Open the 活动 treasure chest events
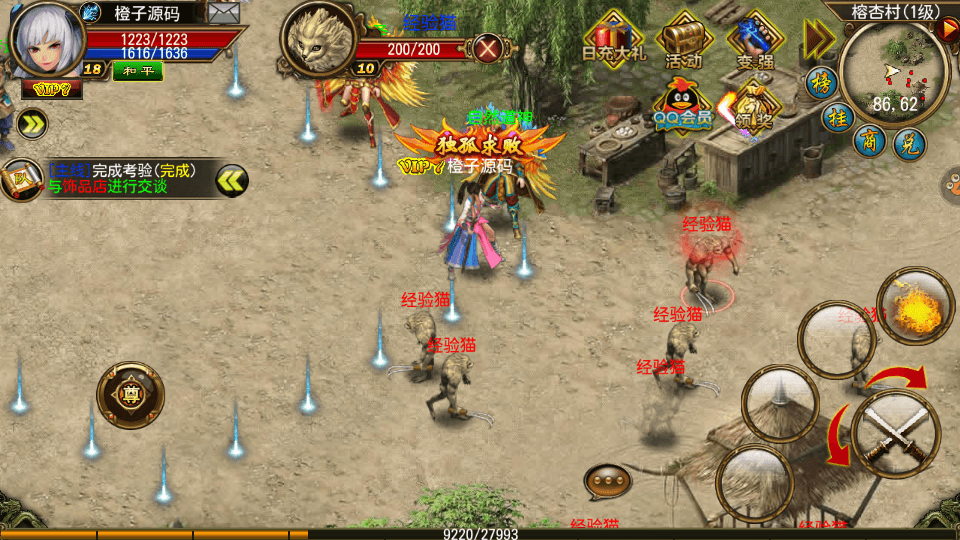Image resolution: width=960 pixels, height=540 pixels. tap(684, 40)
